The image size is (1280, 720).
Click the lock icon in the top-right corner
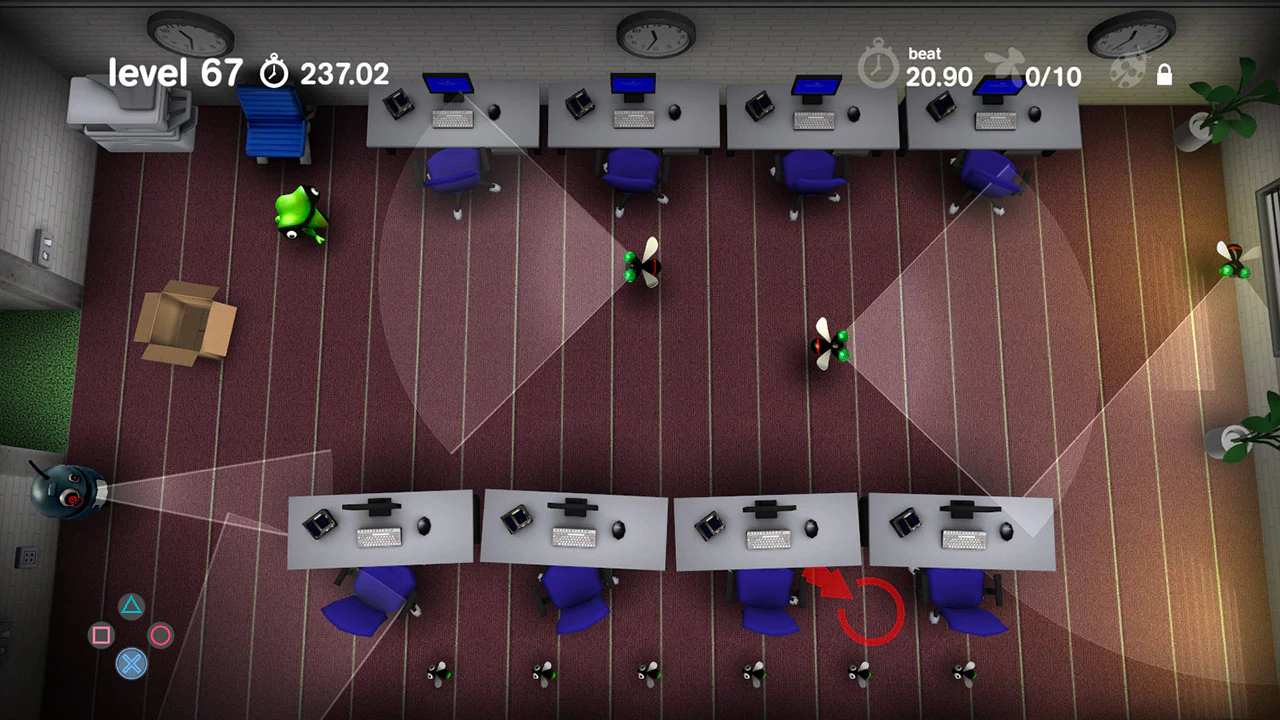click(1165, 75)
